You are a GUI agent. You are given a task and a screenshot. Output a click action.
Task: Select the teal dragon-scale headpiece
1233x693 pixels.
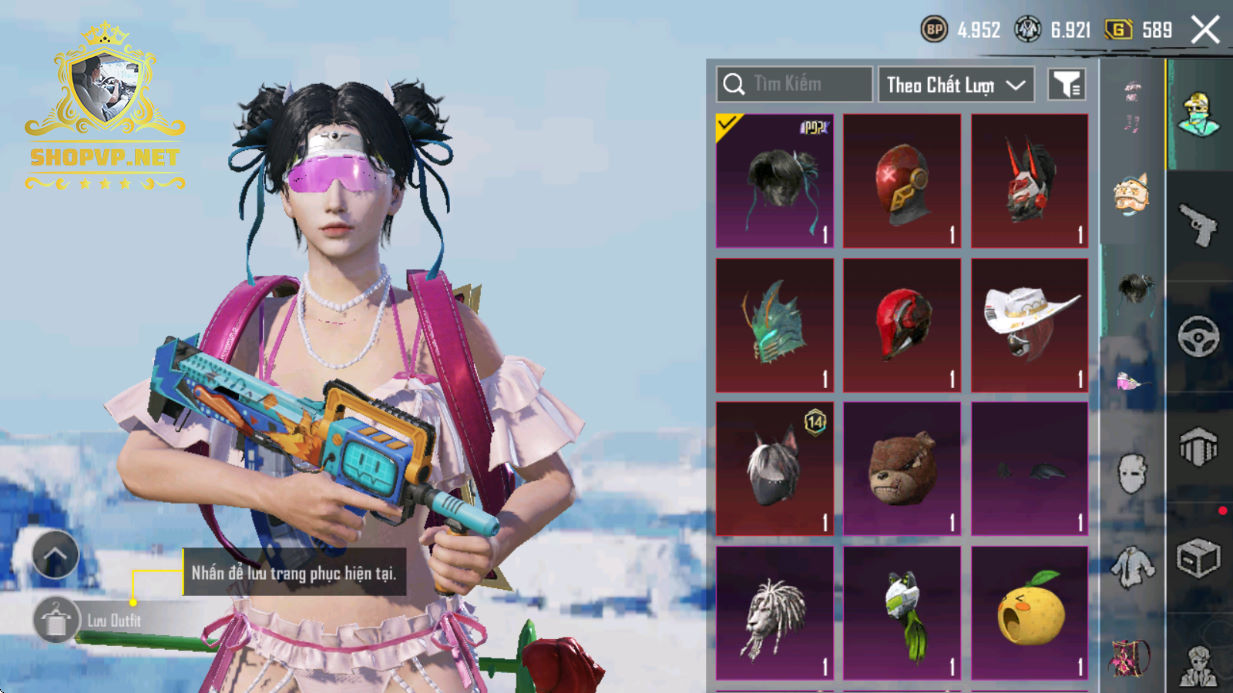[x=775, y=325]
